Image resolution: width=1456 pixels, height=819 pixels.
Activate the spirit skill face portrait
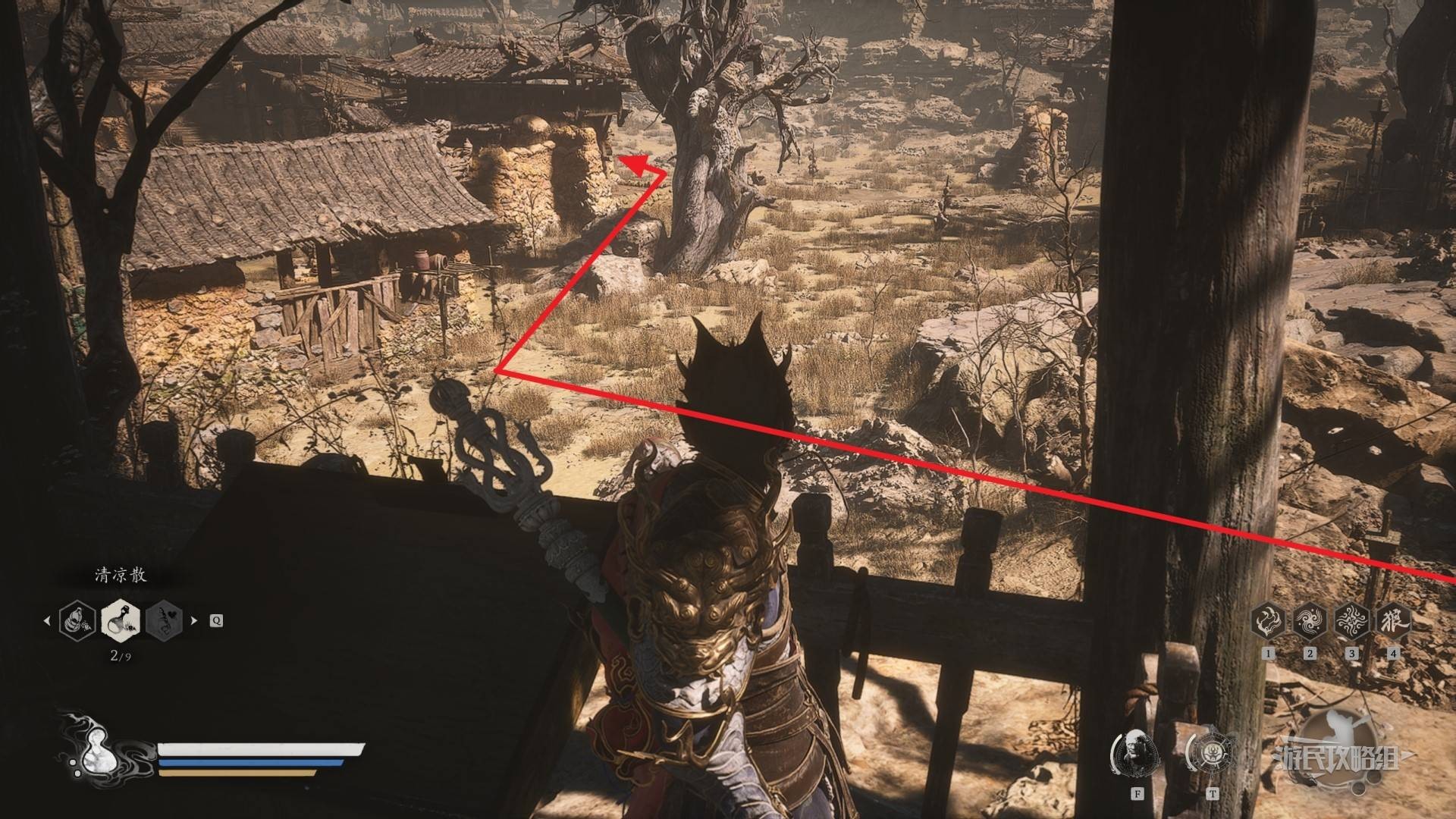click(1136, 754)
